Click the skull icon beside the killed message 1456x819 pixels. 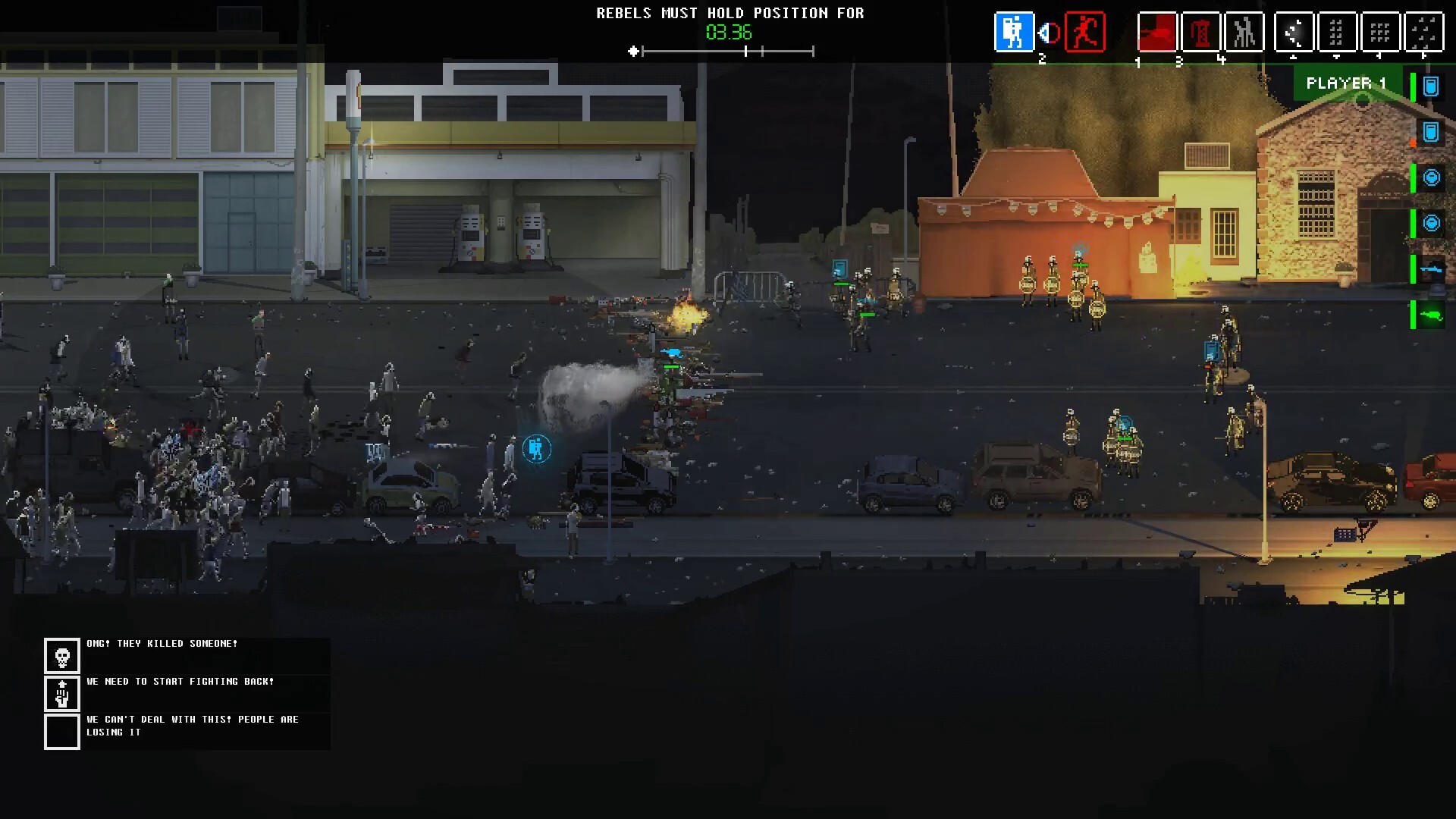[61, 655]
